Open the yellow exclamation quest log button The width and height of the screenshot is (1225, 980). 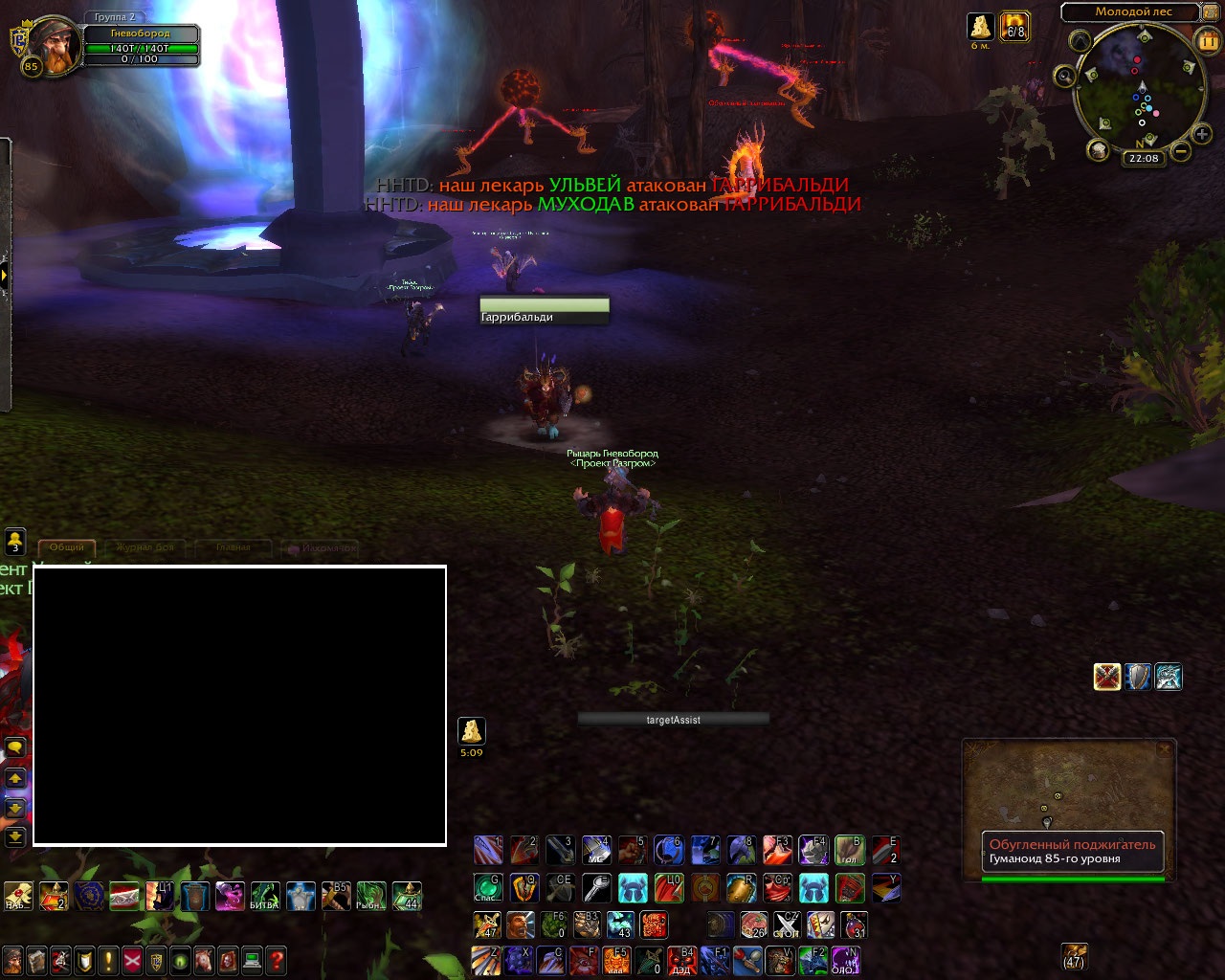tap(108, 960)
